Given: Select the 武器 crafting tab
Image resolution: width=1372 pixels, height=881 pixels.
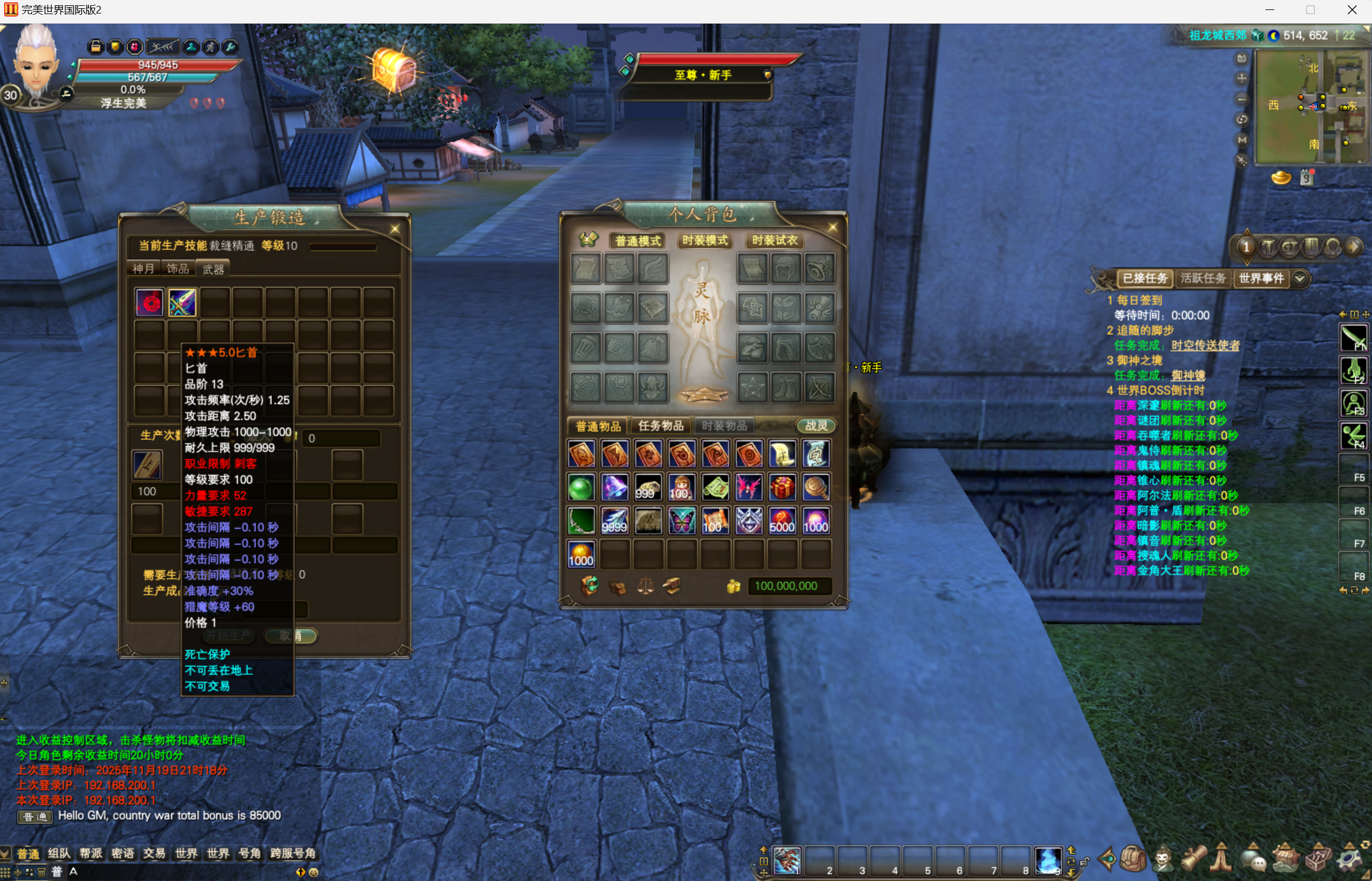Looking at the screenshot, I should tap(213, 269).
